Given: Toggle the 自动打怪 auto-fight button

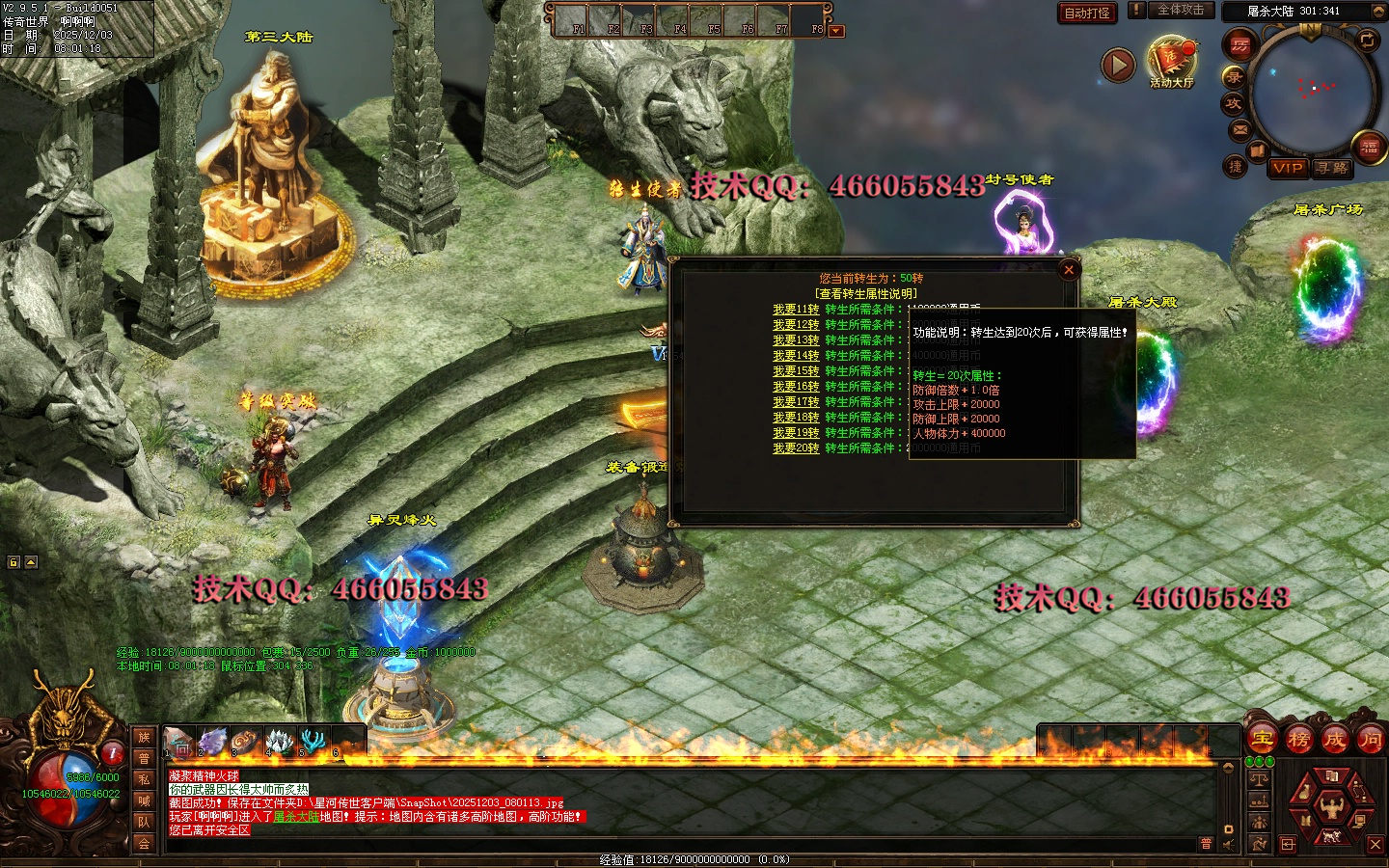Looking at the screenshot, I should point(1087,13).
